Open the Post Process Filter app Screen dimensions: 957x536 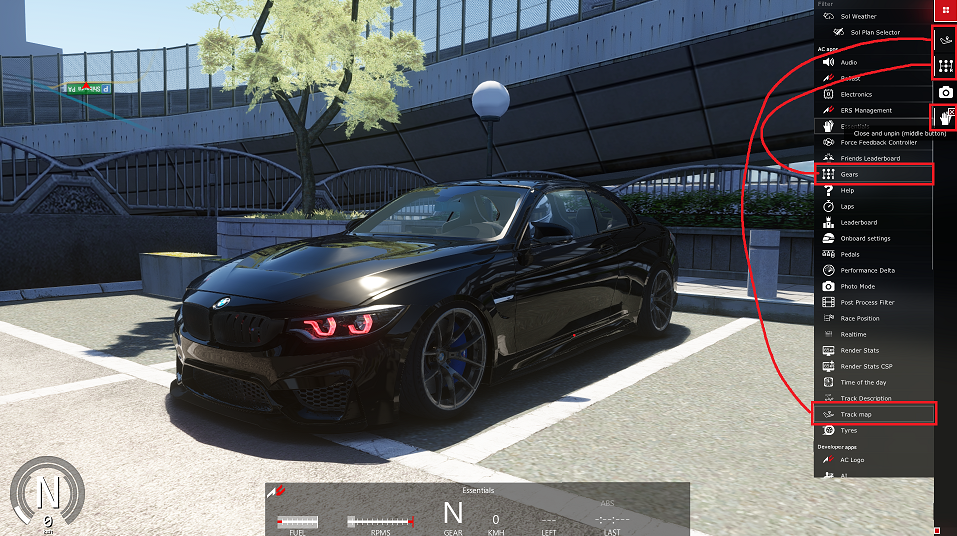(867, 302)
